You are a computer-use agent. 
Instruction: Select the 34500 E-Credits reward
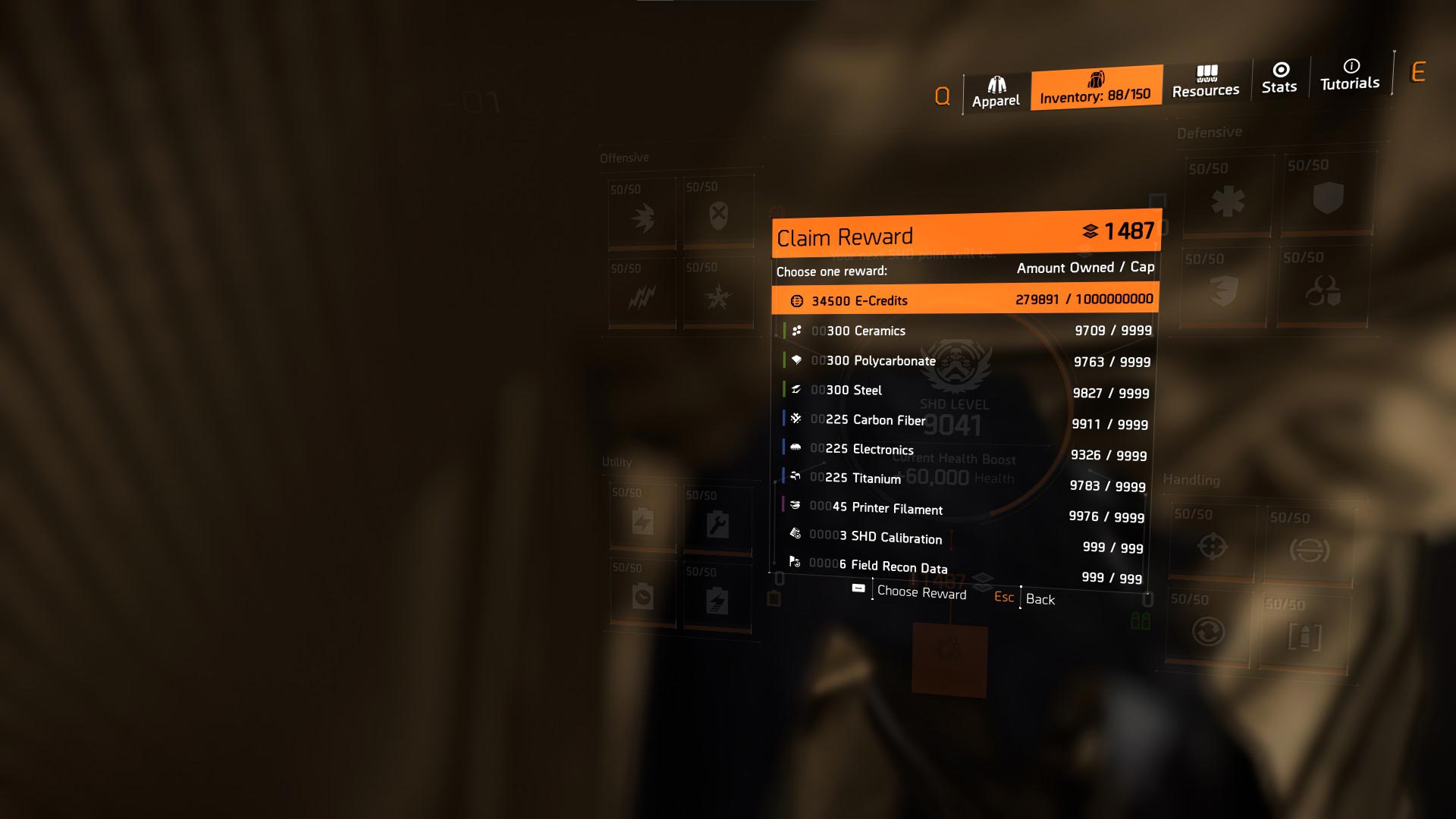click(965, 300)
